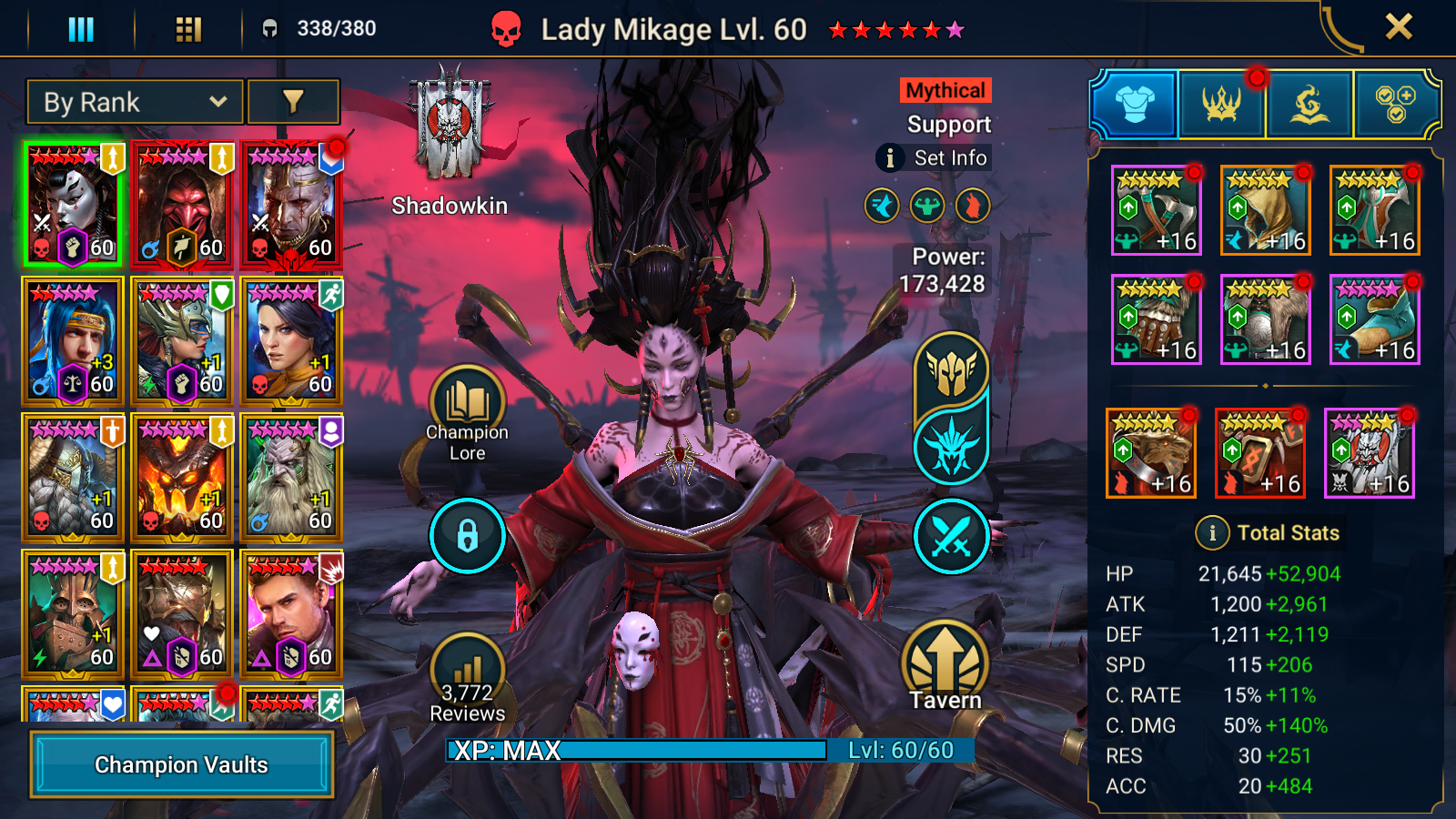
Task: Open the champion filter funnel button
Action: click(x=293, y=102)
